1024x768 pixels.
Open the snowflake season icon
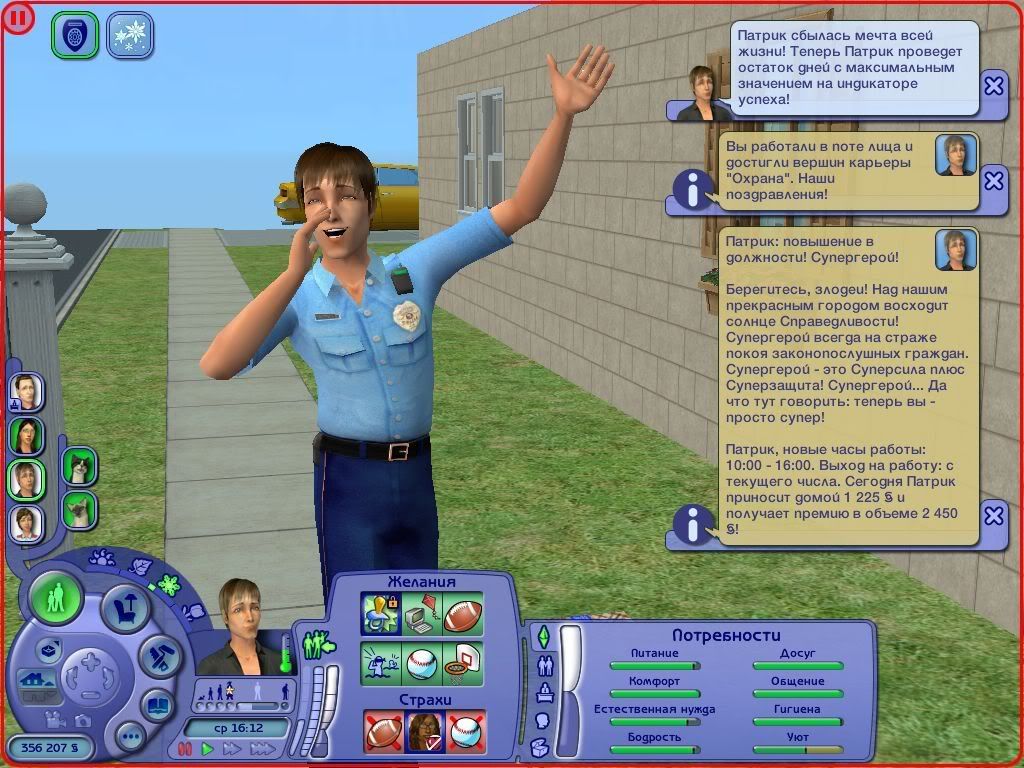[x=129, y=34]
